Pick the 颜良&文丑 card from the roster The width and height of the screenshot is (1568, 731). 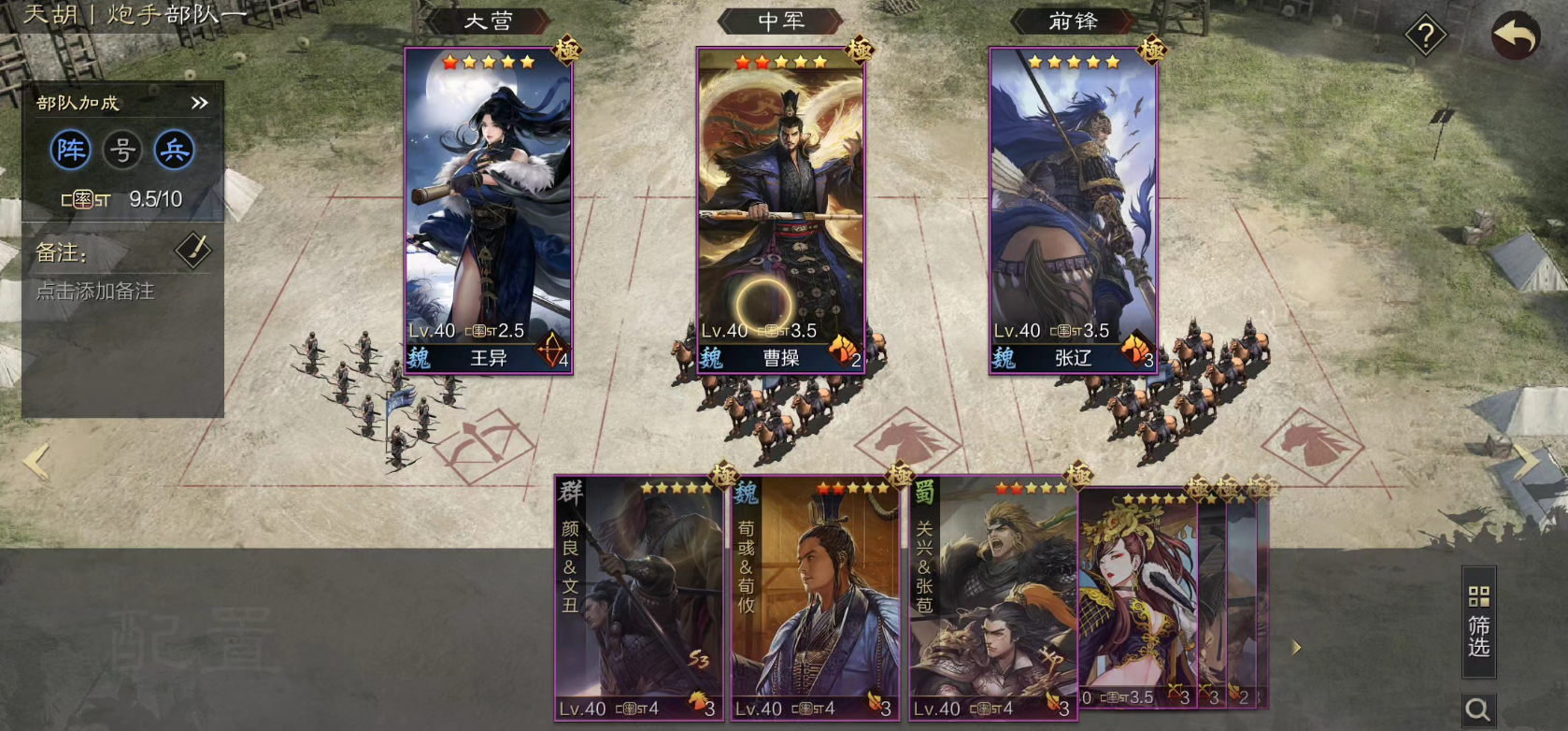[x=639, y=598]
